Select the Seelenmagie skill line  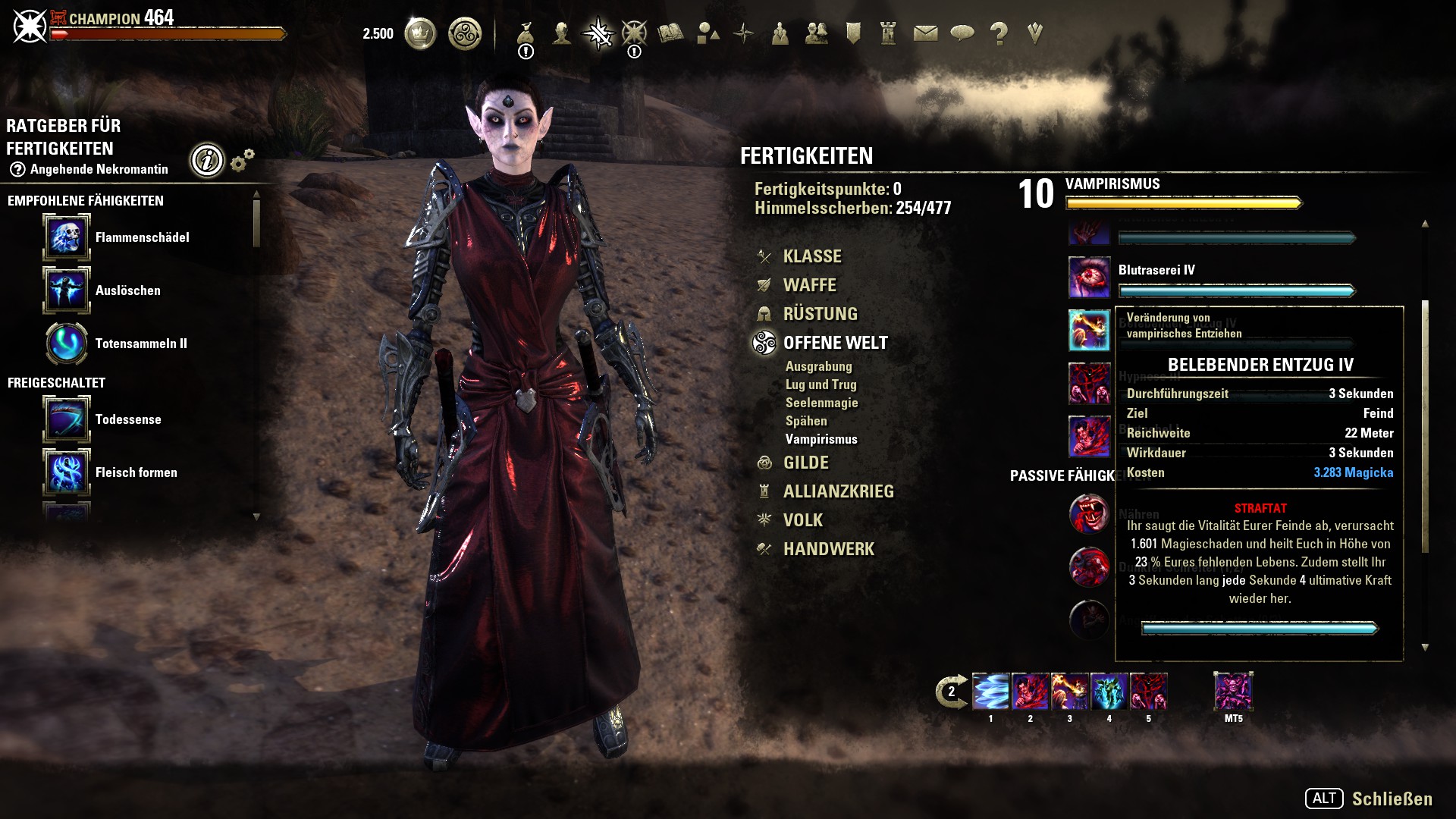pyautogui.click(x=821, y=403)
